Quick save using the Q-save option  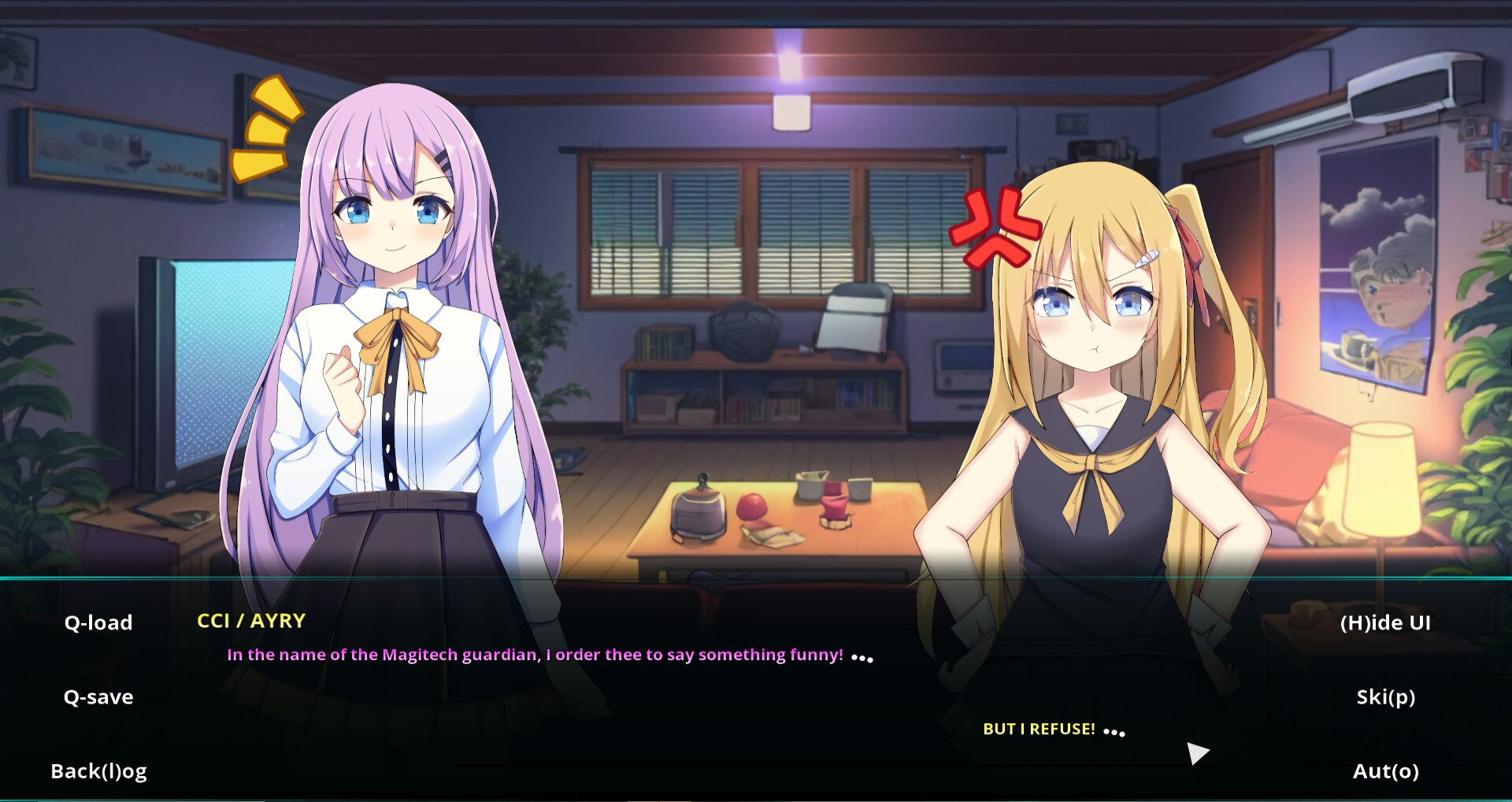(98, 696)
